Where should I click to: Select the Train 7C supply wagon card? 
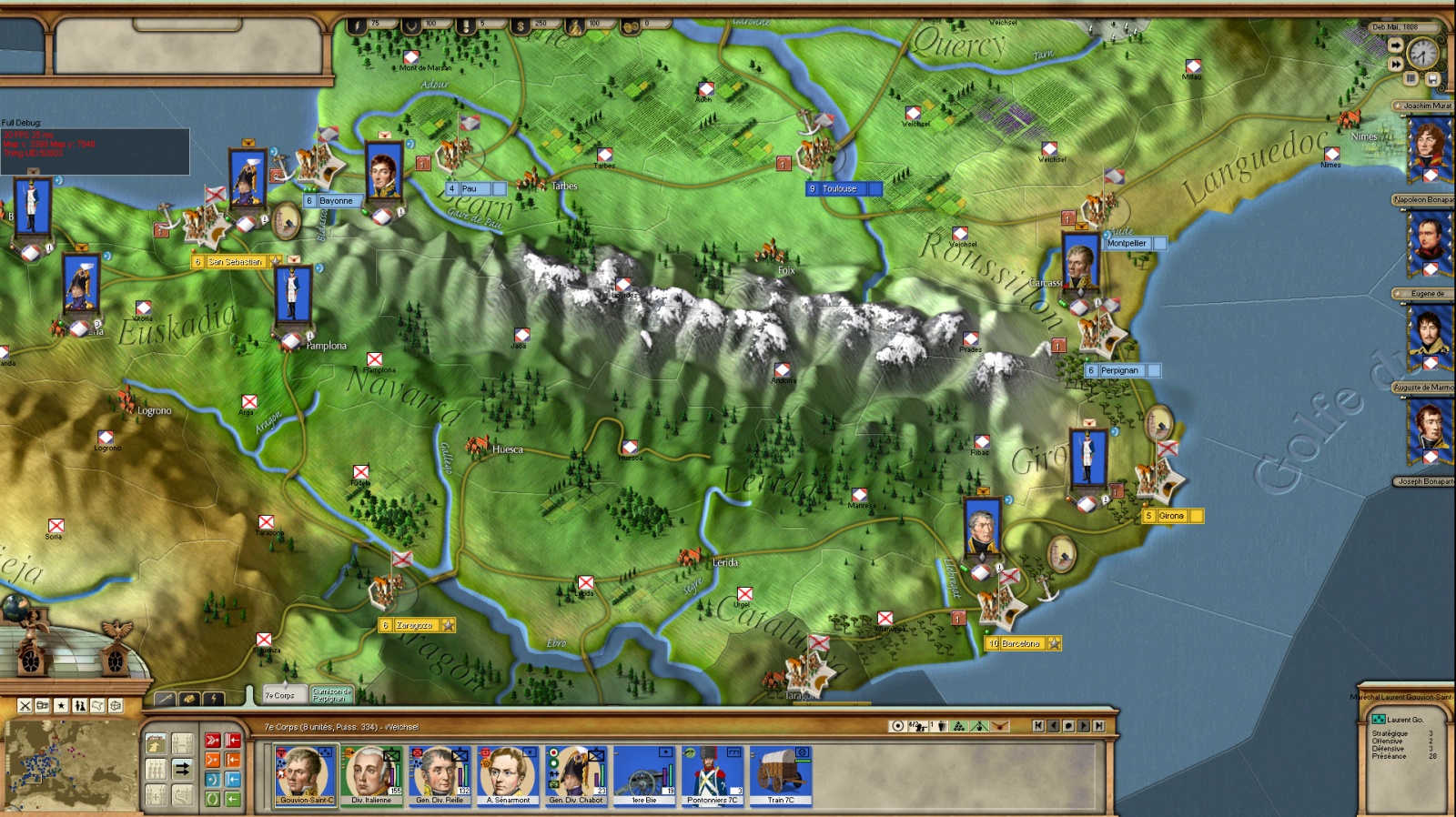[781, 775]
